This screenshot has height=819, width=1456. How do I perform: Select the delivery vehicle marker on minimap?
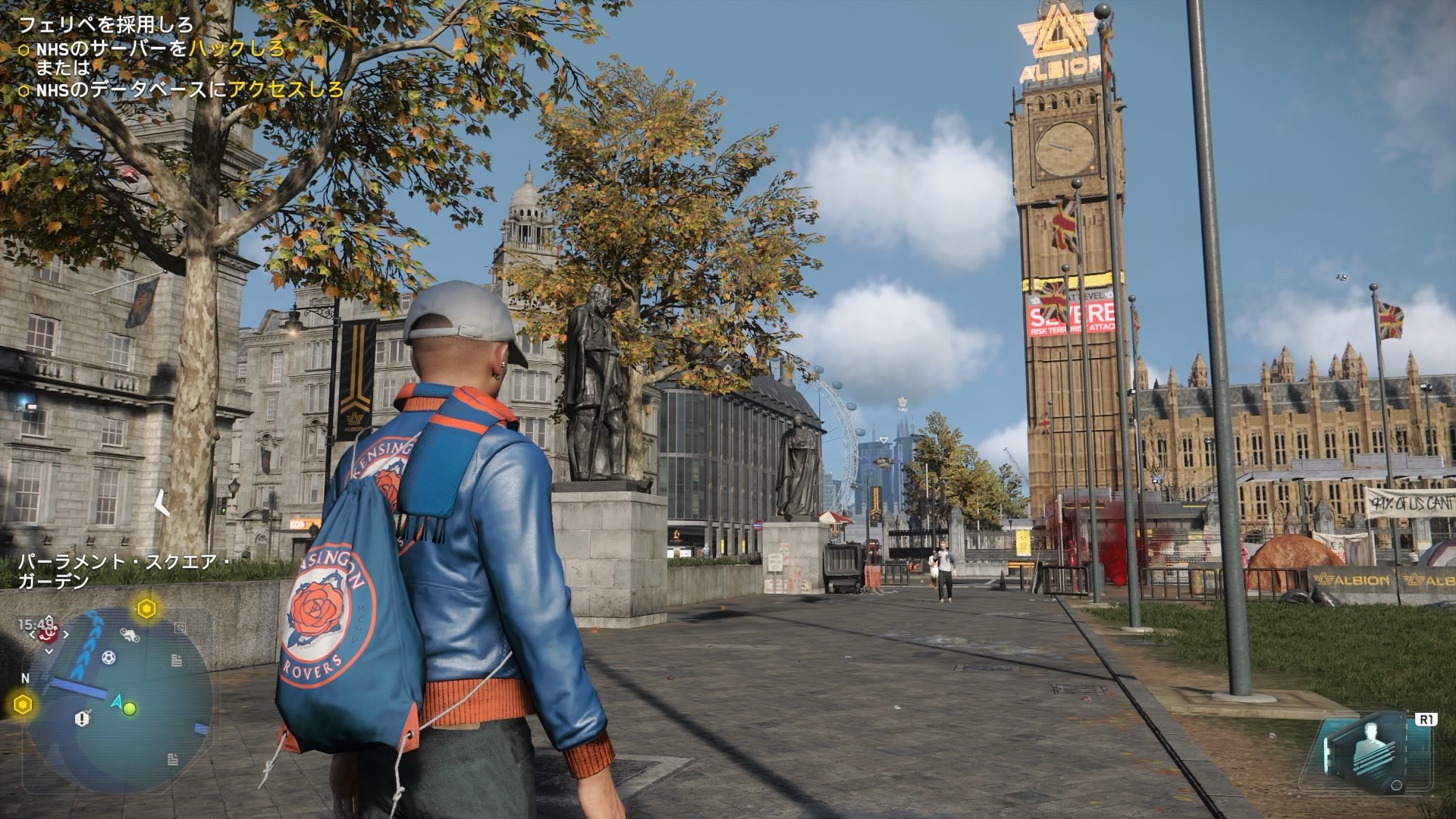pos(130,635)
